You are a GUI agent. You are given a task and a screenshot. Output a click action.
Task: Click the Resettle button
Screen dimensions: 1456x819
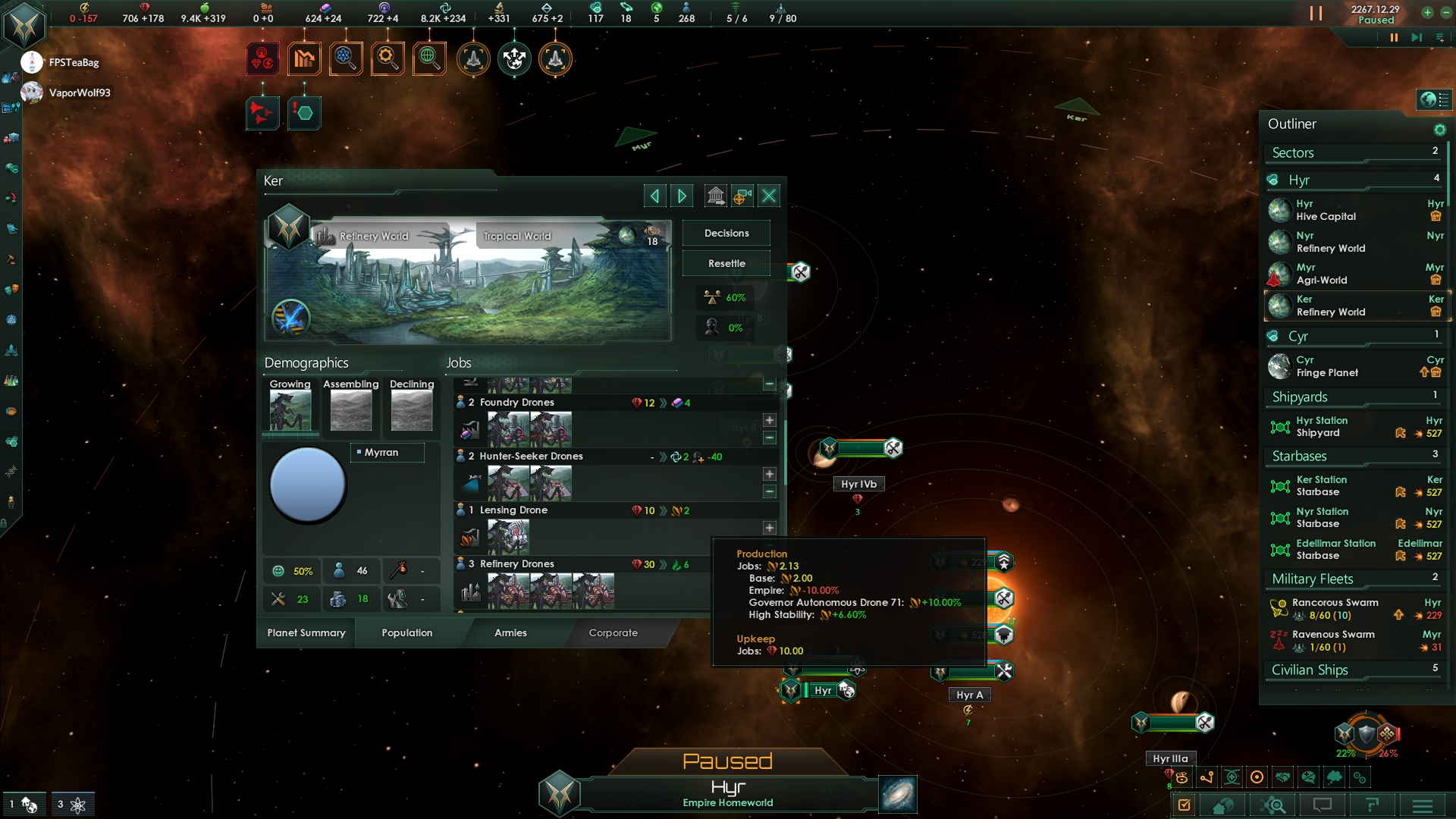726,264
